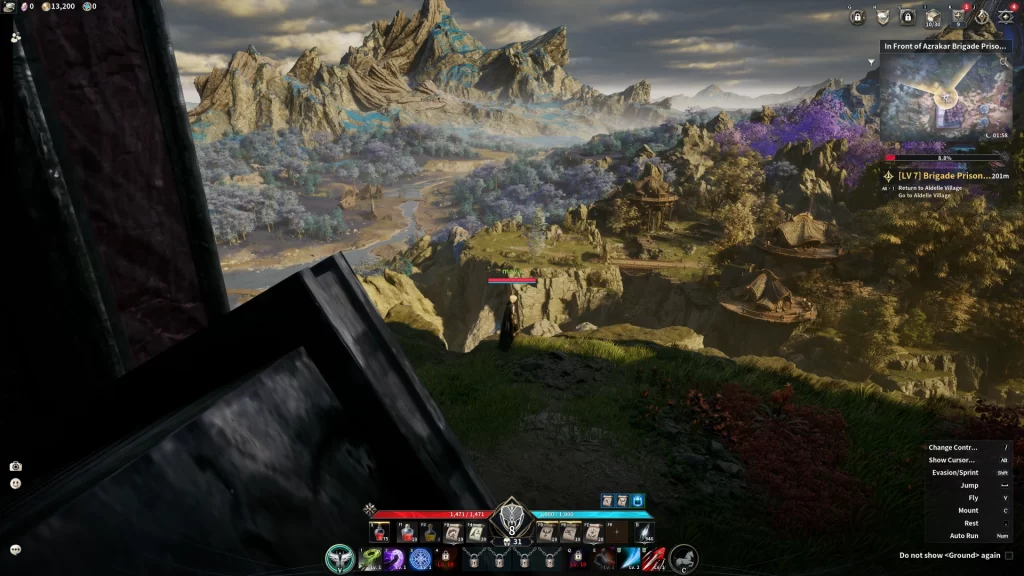This screenshot has width=1024, height=576.
Task: Click the minimap magnifier zoom button
Action: 1004,62
